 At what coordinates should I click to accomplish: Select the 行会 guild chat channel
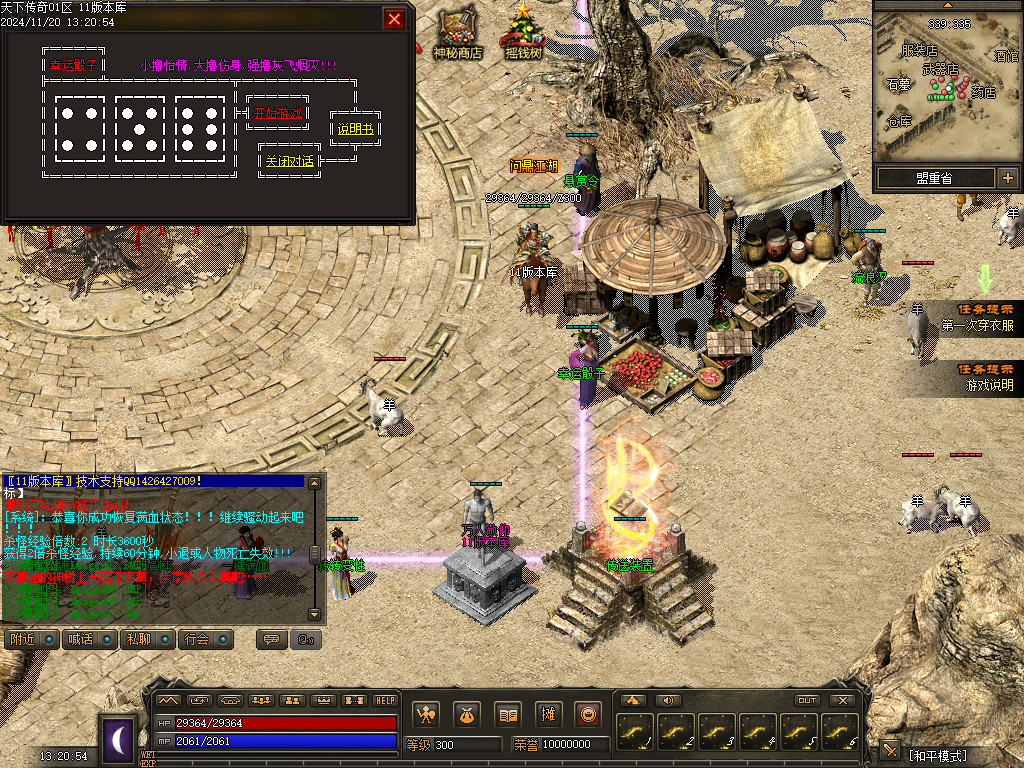point(205,639)
